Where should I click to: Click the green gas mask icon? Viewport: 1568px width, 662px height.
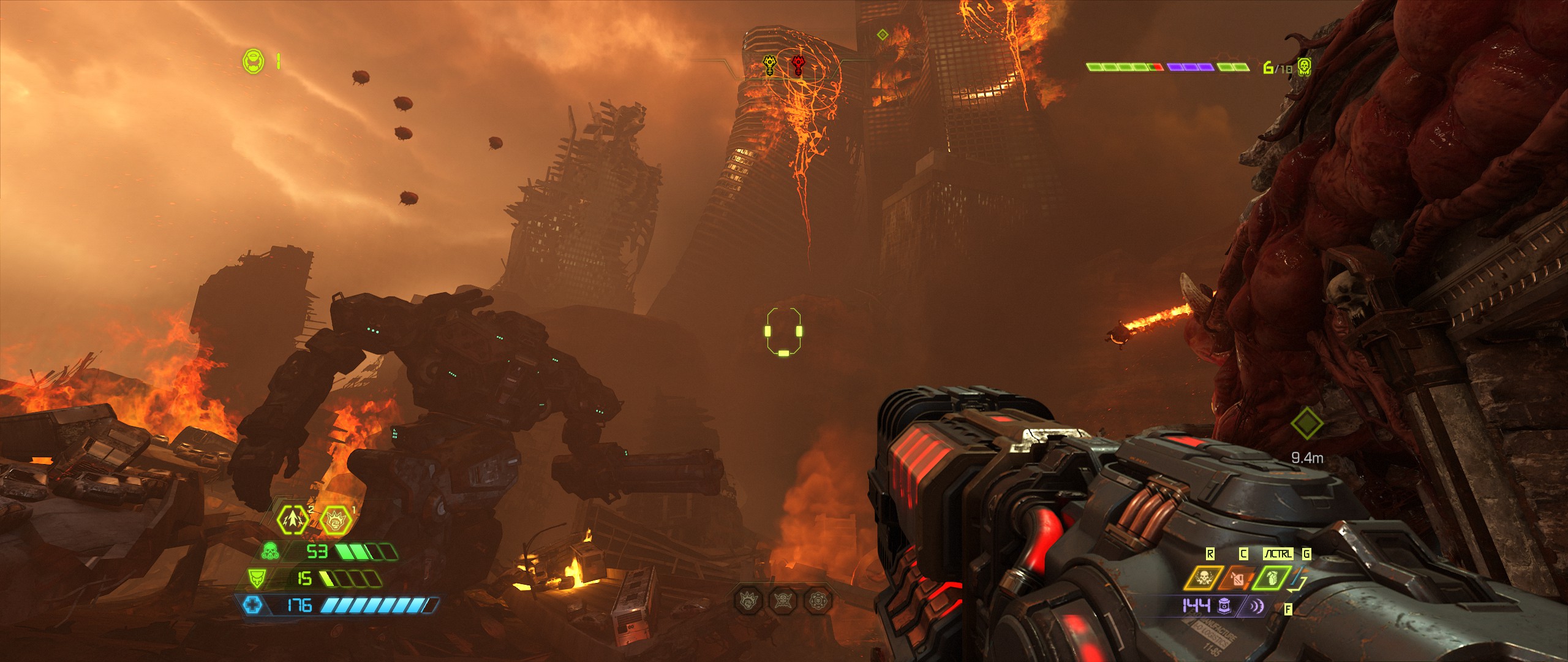[x=270, y=551]
